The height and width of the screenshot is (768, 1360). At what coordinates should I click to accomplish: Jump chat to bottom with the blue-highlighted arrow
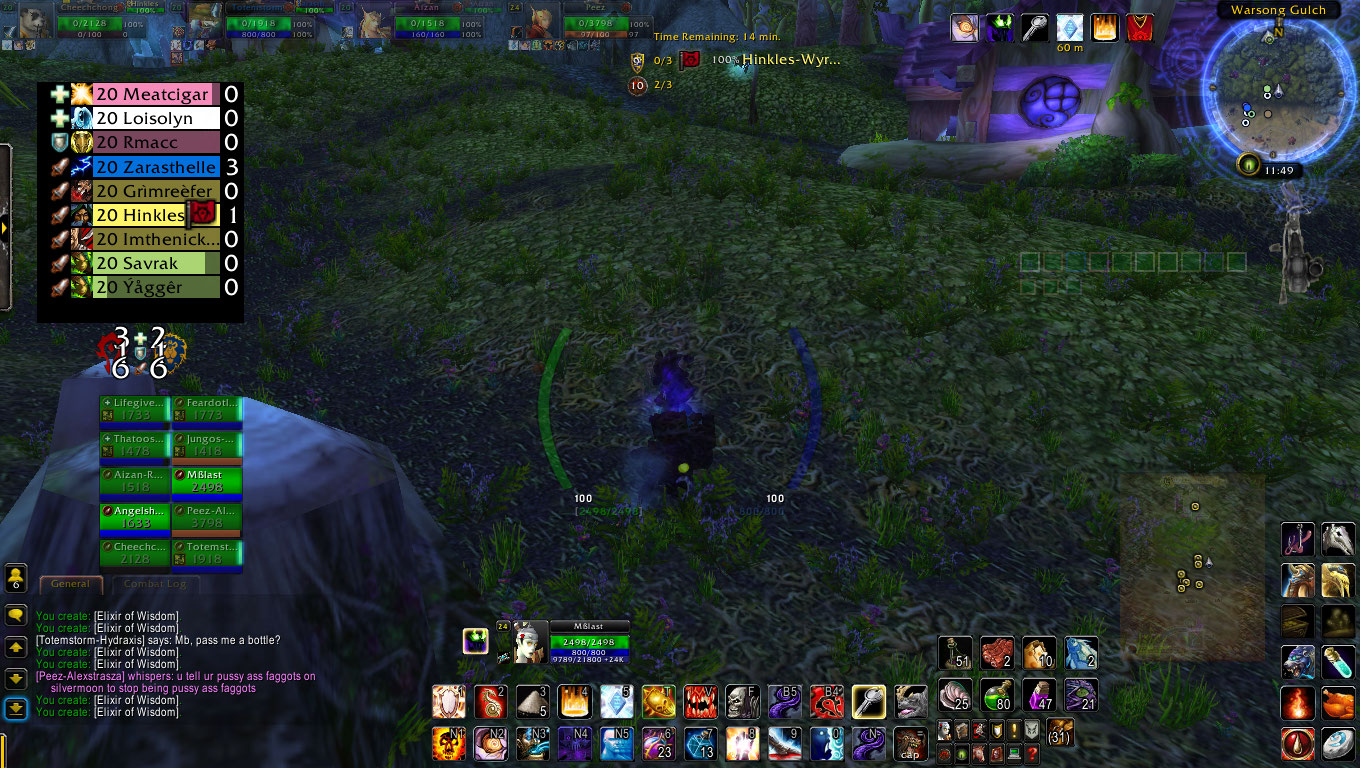pos(15,709)
